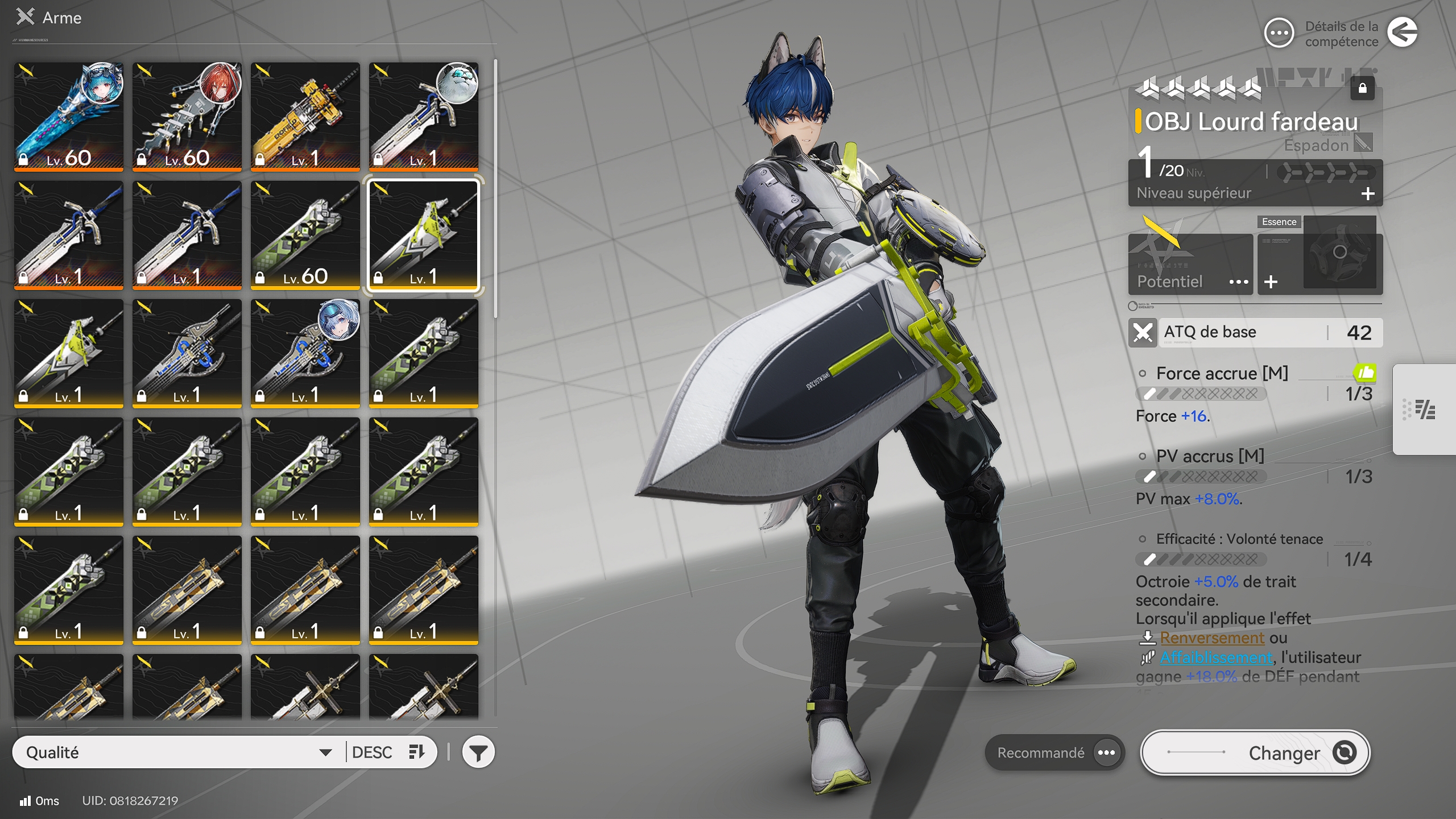Image resolution: width=1456 pixels, height=819 pixels.
Task: Open Détails de la compétence
Action: pos(1280,34)
